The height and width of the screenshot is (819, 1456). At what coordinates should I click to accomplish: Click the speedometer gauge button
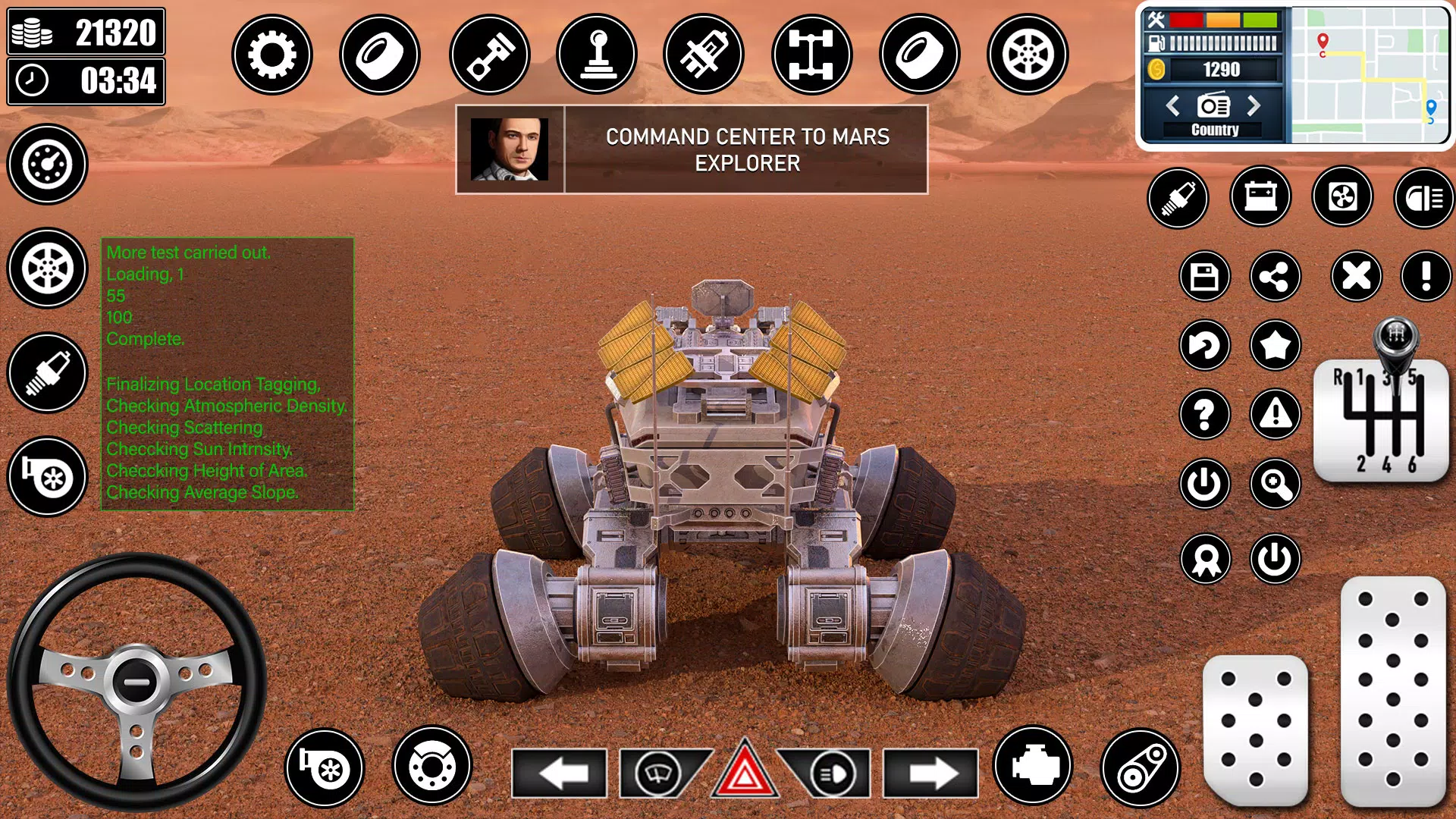click(47, 164)
